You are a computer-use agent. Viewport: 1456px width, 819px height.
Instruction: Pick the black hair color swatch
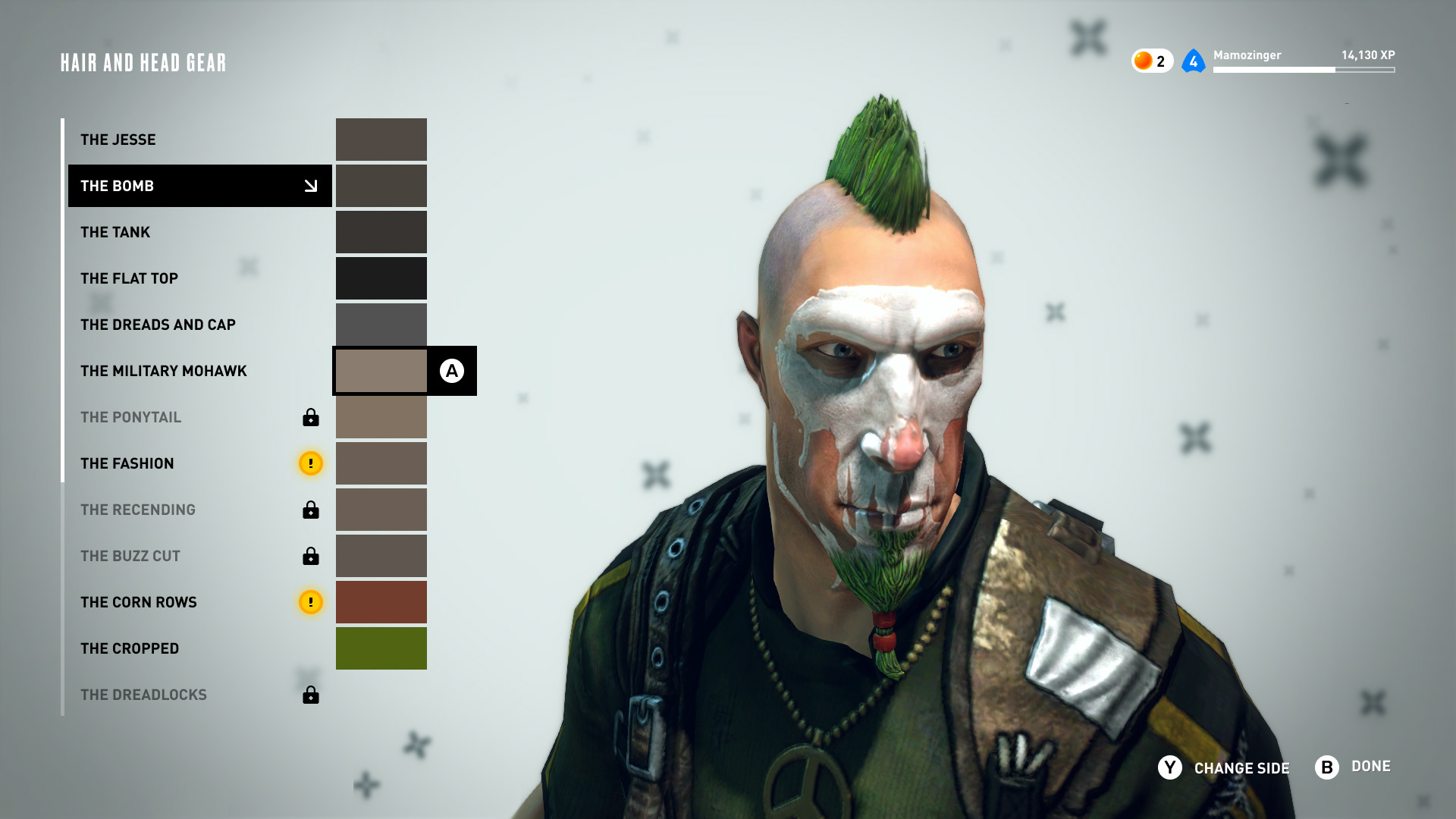[381, 278]
